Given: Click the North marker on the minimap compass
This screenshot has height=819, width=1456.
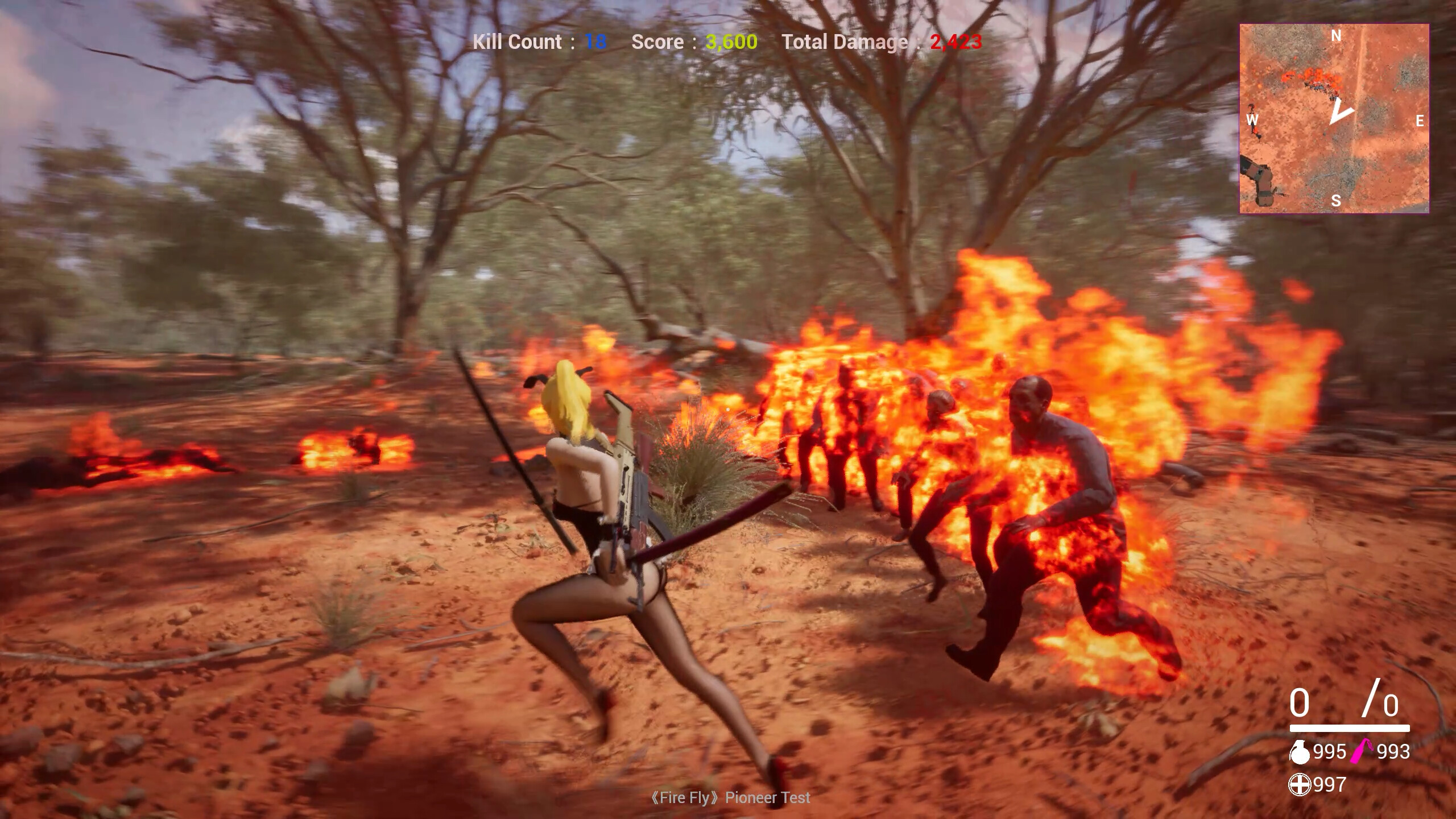Looking at the screenshot, I should tap(1336, 36).
